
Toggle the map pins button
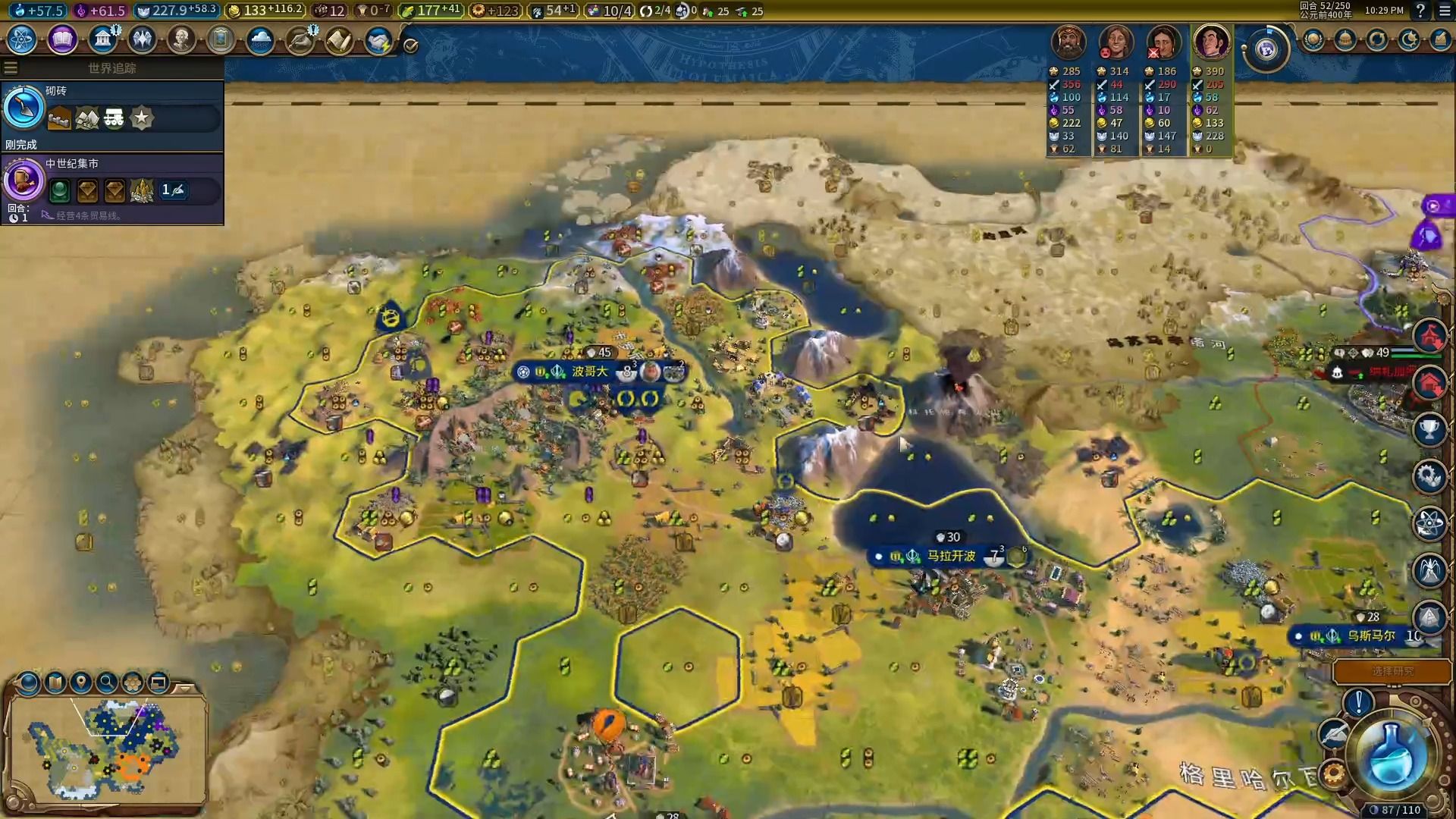(x=81, y=682)
